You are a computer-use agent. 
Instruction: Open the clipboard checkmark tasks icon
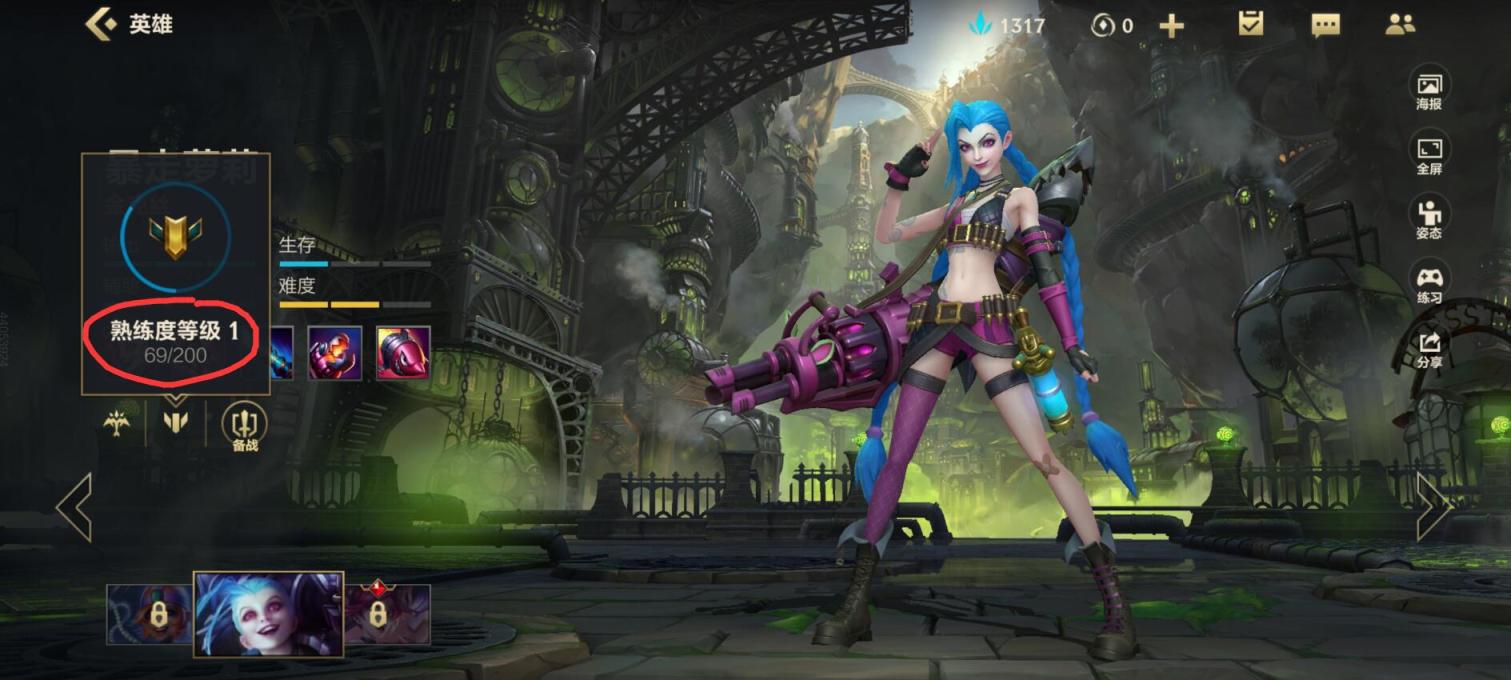point(1251,24)
